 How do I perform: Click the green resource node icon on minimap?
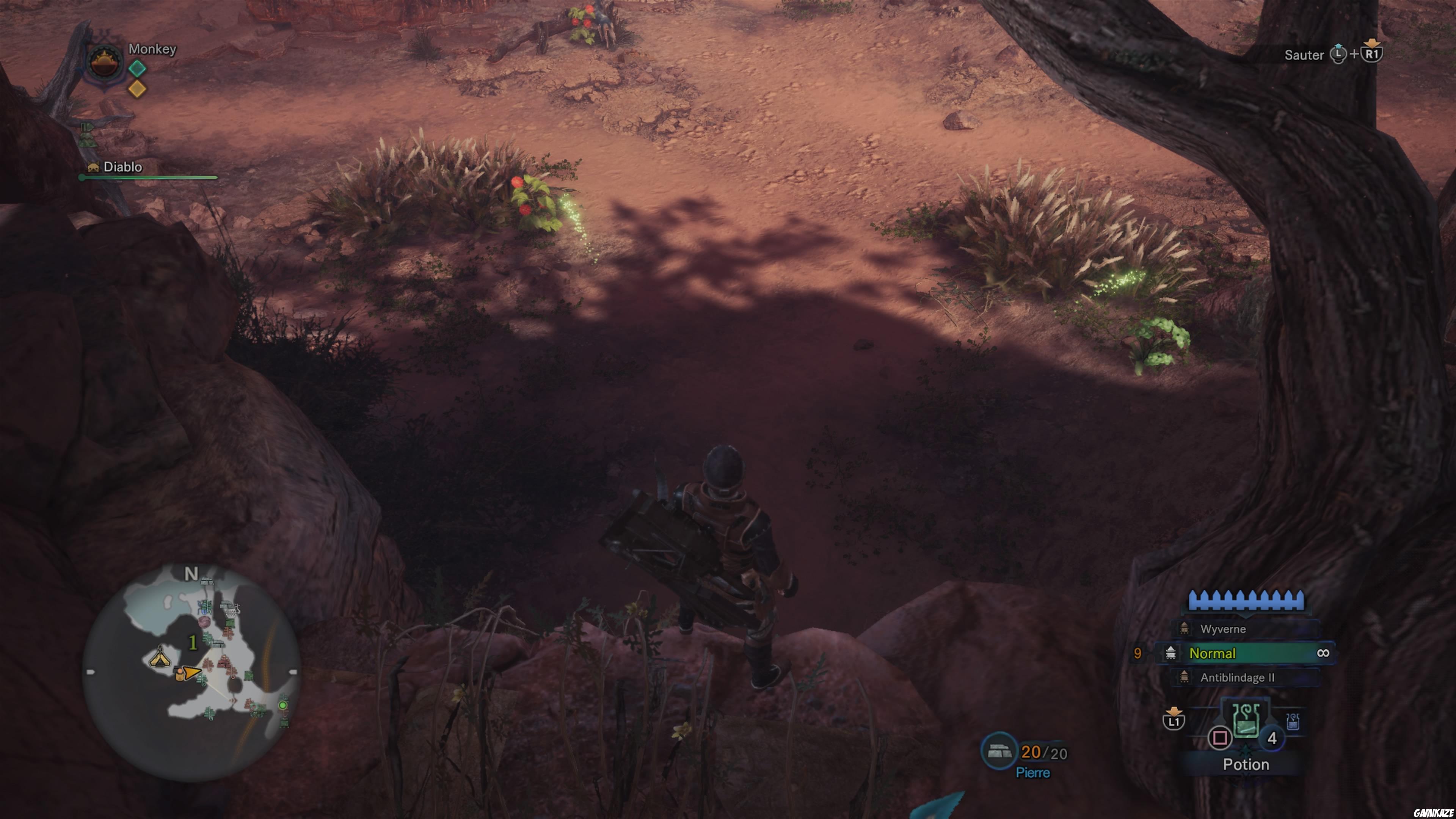tap(283, 705)
